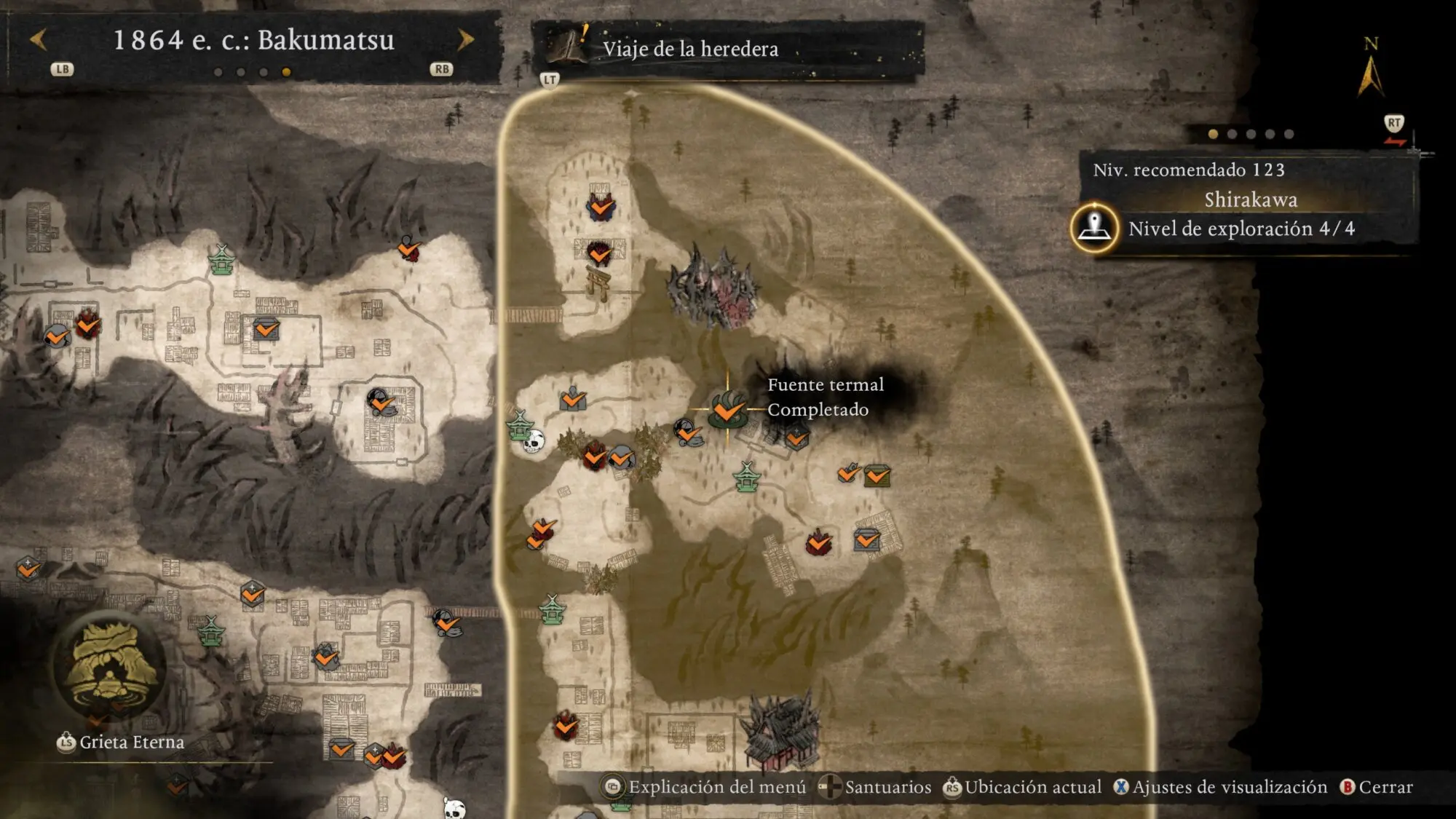
Task: Go to the previous era with the left arrow
Action: (x=39, y=39)
